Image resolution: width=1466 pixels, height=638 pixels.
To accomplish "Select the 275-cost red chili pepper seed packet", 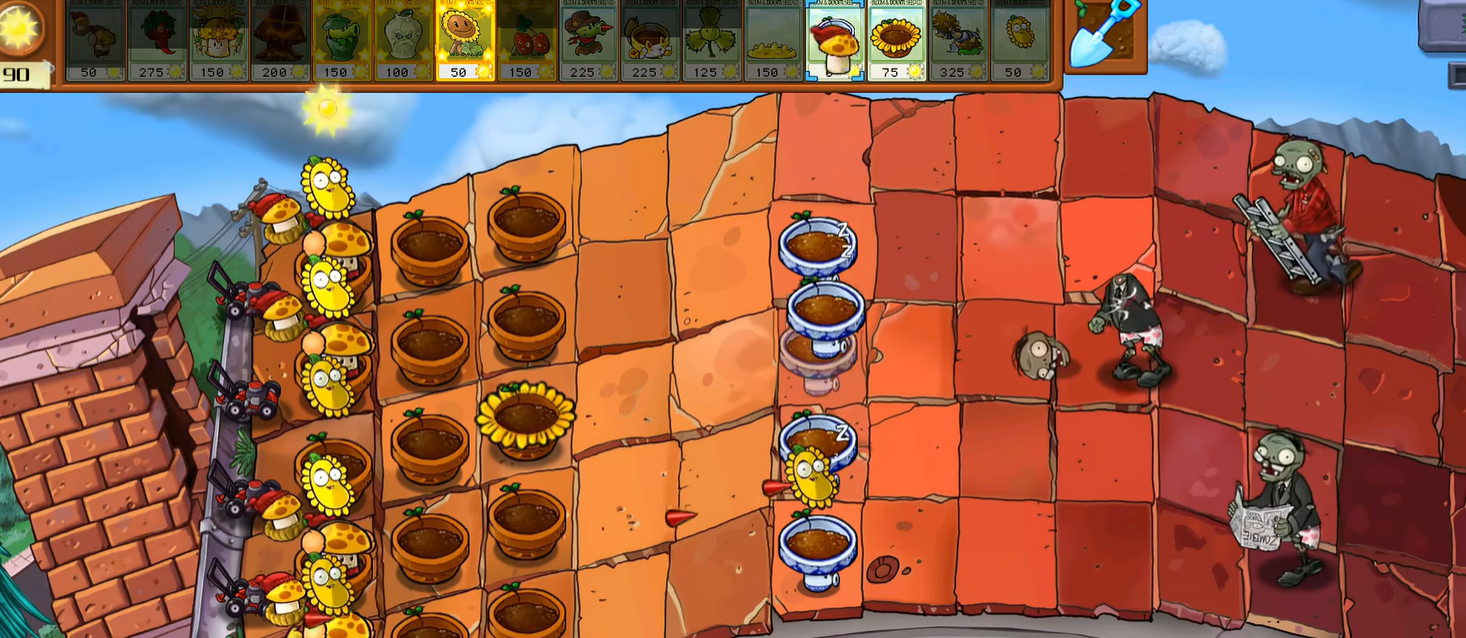I will point(157,40).
